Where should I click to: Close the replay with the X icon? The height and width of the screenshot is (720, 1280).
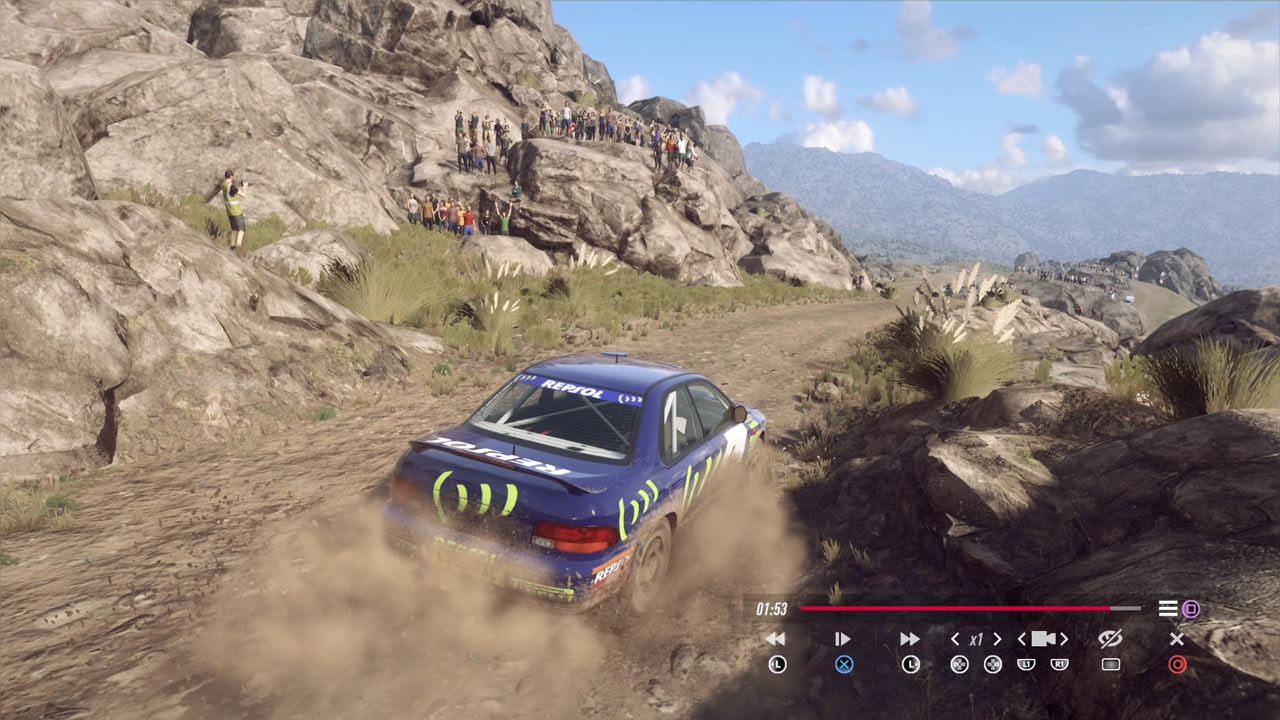click(x=1177, y=639)
